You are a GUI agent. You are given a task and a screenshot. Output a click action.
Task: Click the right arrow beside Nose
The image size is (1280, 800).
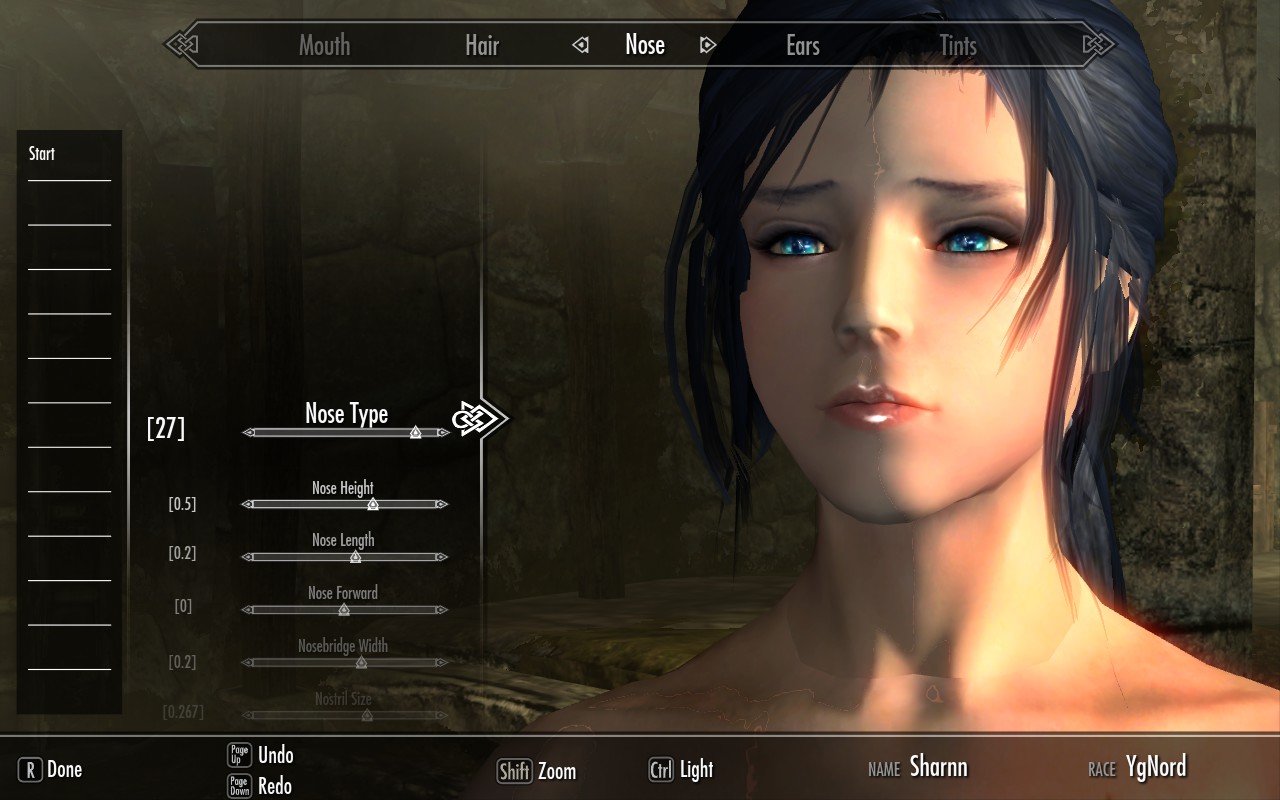click(x=708, y=45)
